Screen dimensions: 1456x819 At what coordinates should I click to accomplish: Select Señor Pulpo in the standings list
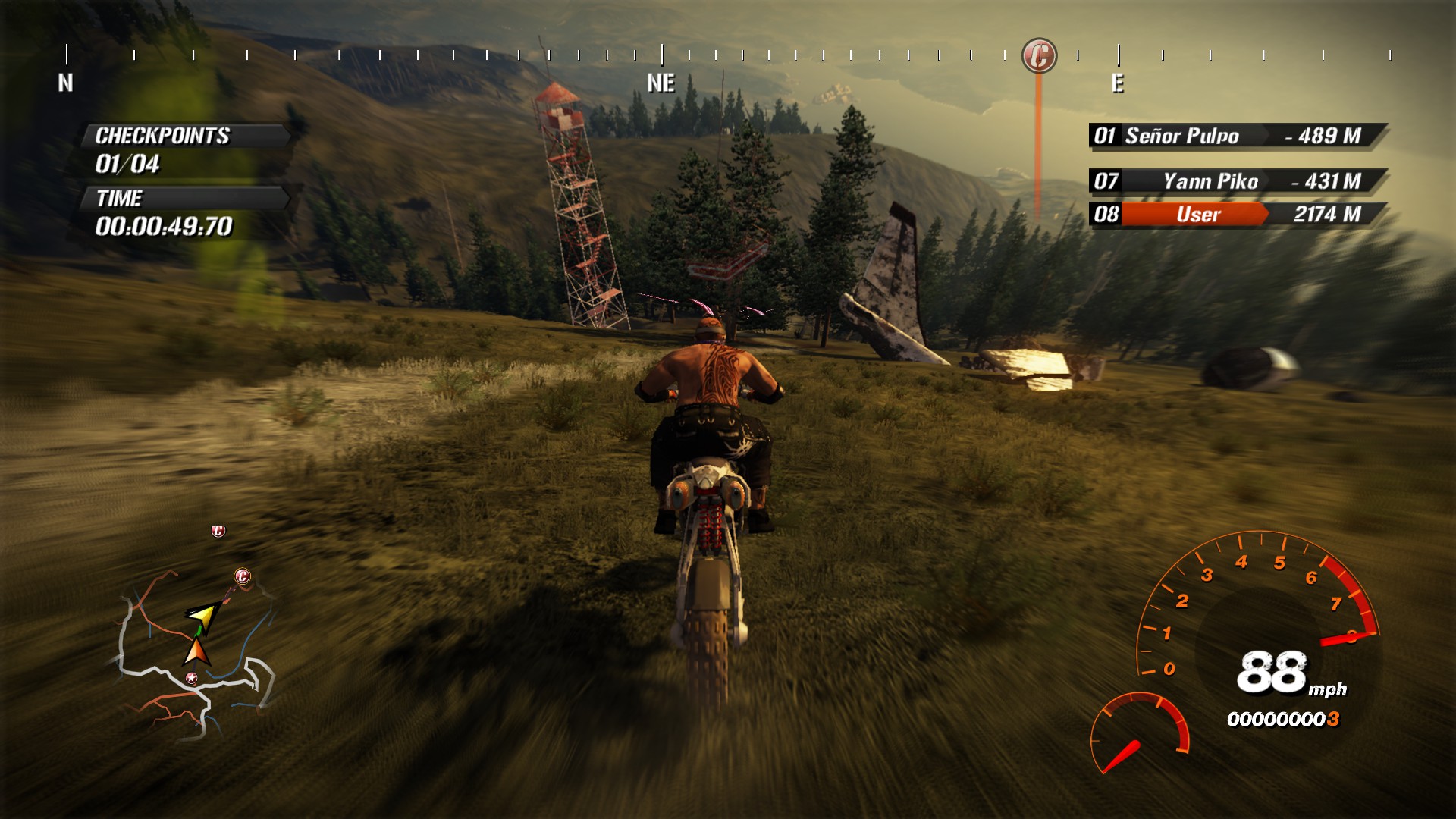tap(1238, 136)
